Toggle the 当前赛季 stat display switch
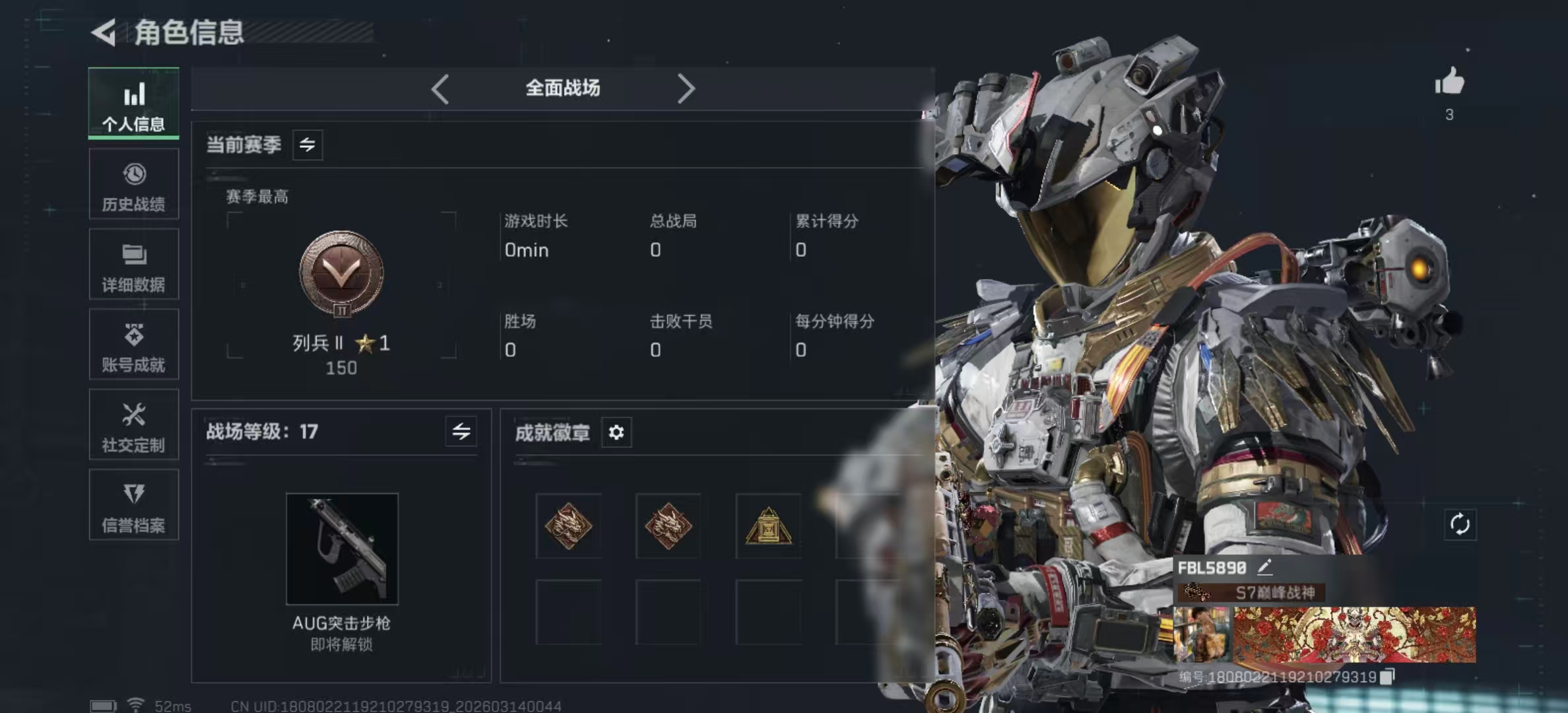Viewport: 1568px width, 713px height. click(308, 145)
